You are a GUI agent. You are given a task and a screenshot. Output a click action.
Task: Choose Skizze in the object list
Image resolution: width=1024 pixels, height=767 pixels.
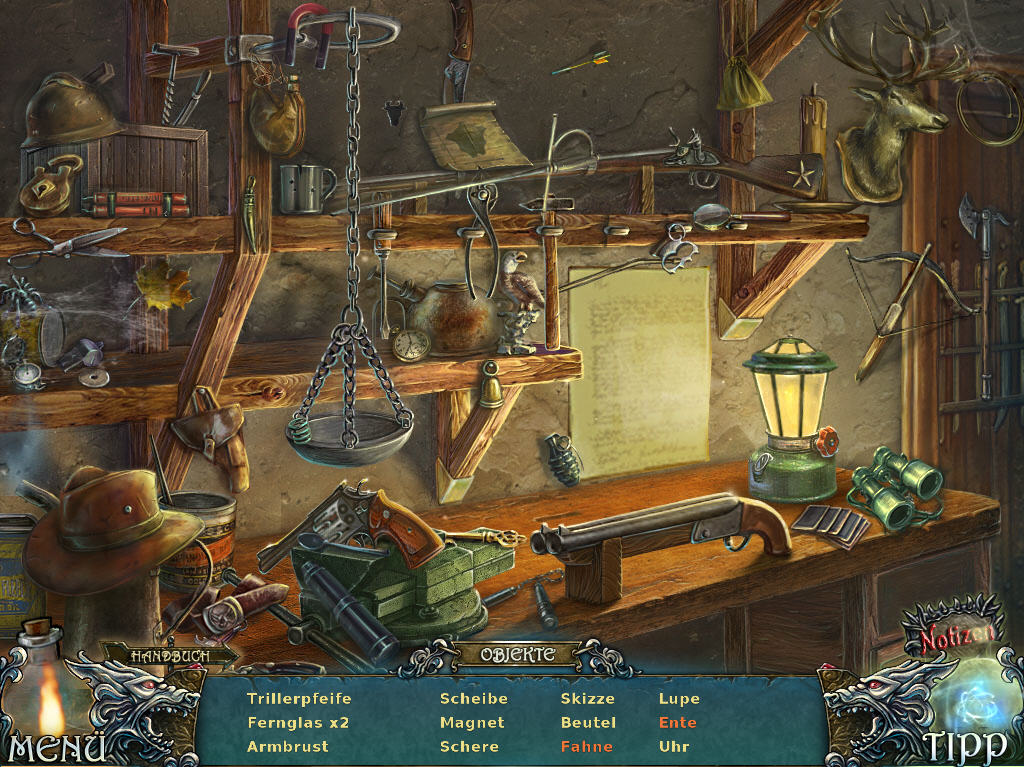click(x=587, y=699)
